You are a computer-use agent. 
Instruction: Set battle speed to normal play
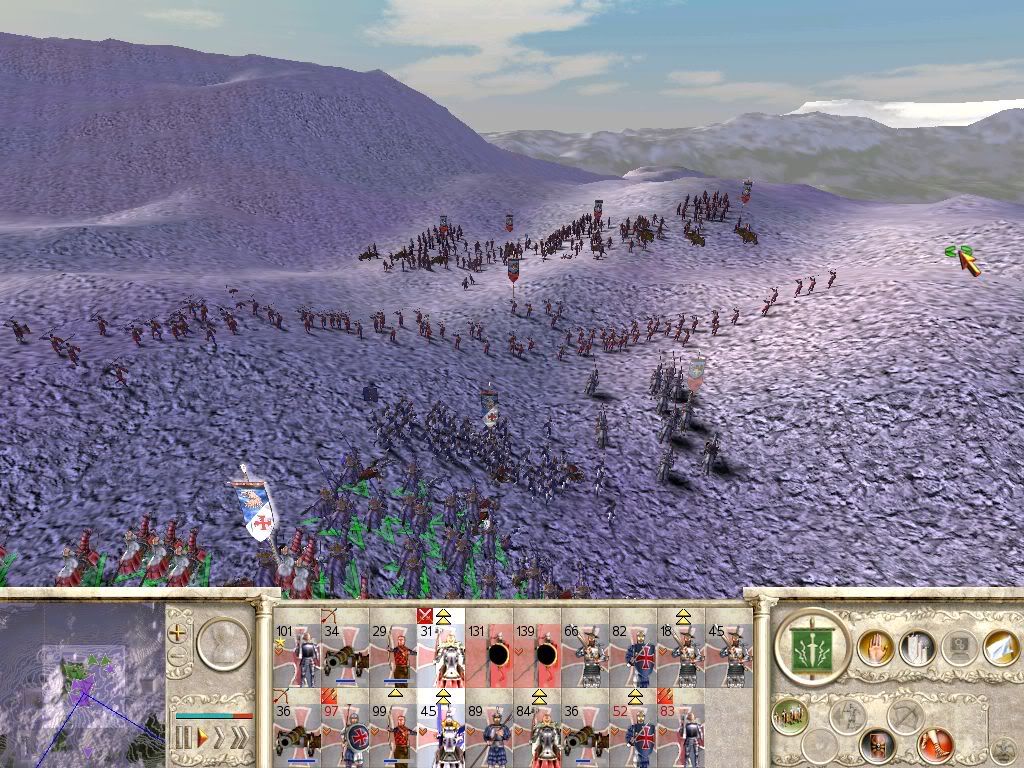(x=203, y=738)
